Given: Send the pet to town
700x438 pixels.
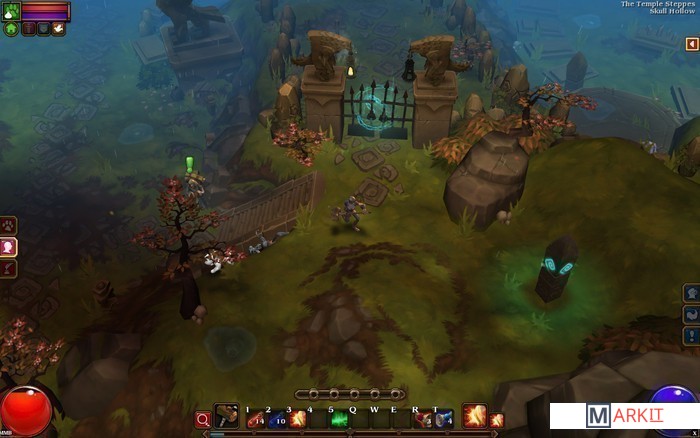Looking at the screenshot, I should [x=11, y=29].
